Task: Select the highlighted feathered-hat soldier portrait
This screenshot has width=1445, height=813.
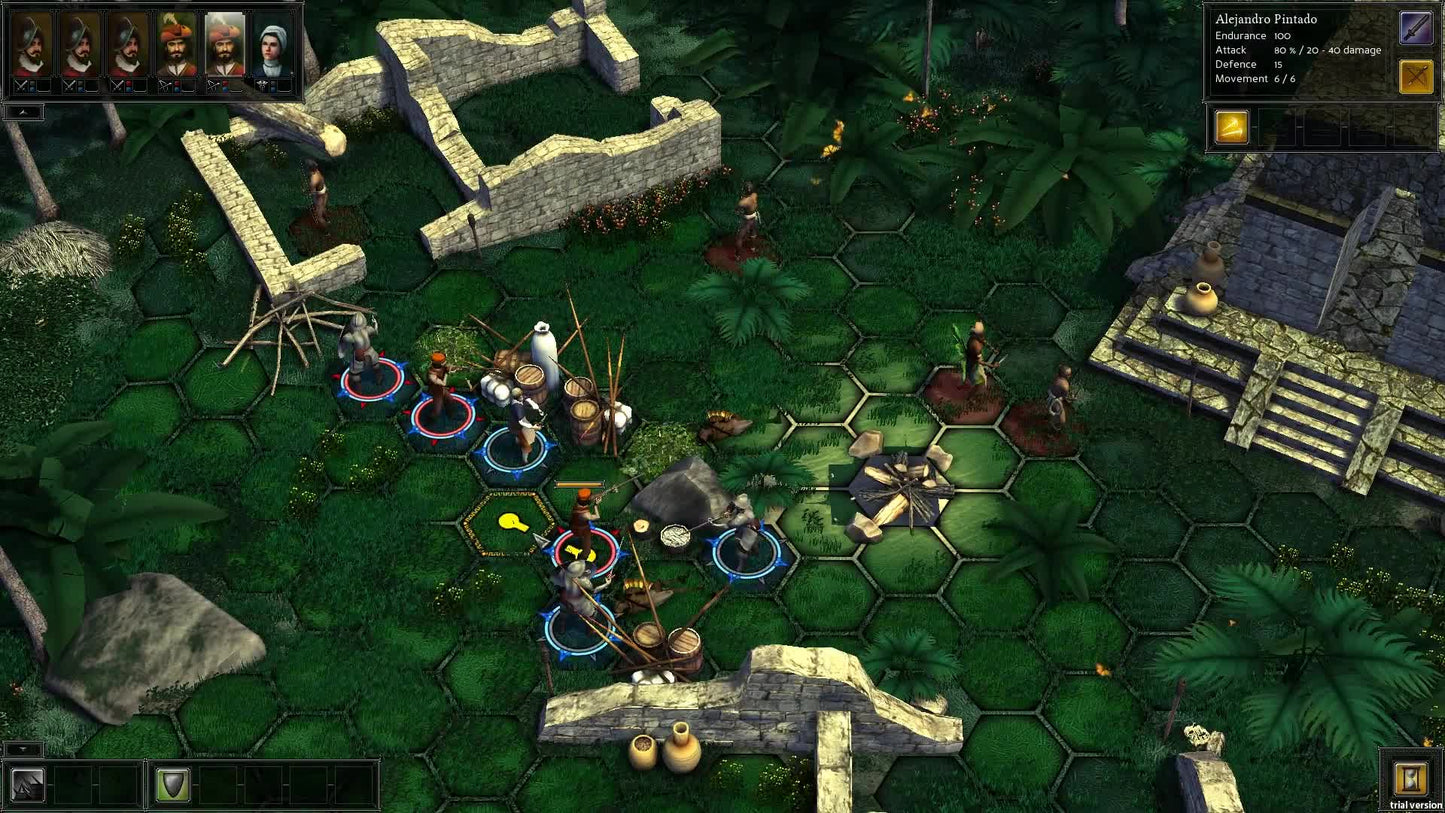Action: [225, 47]
